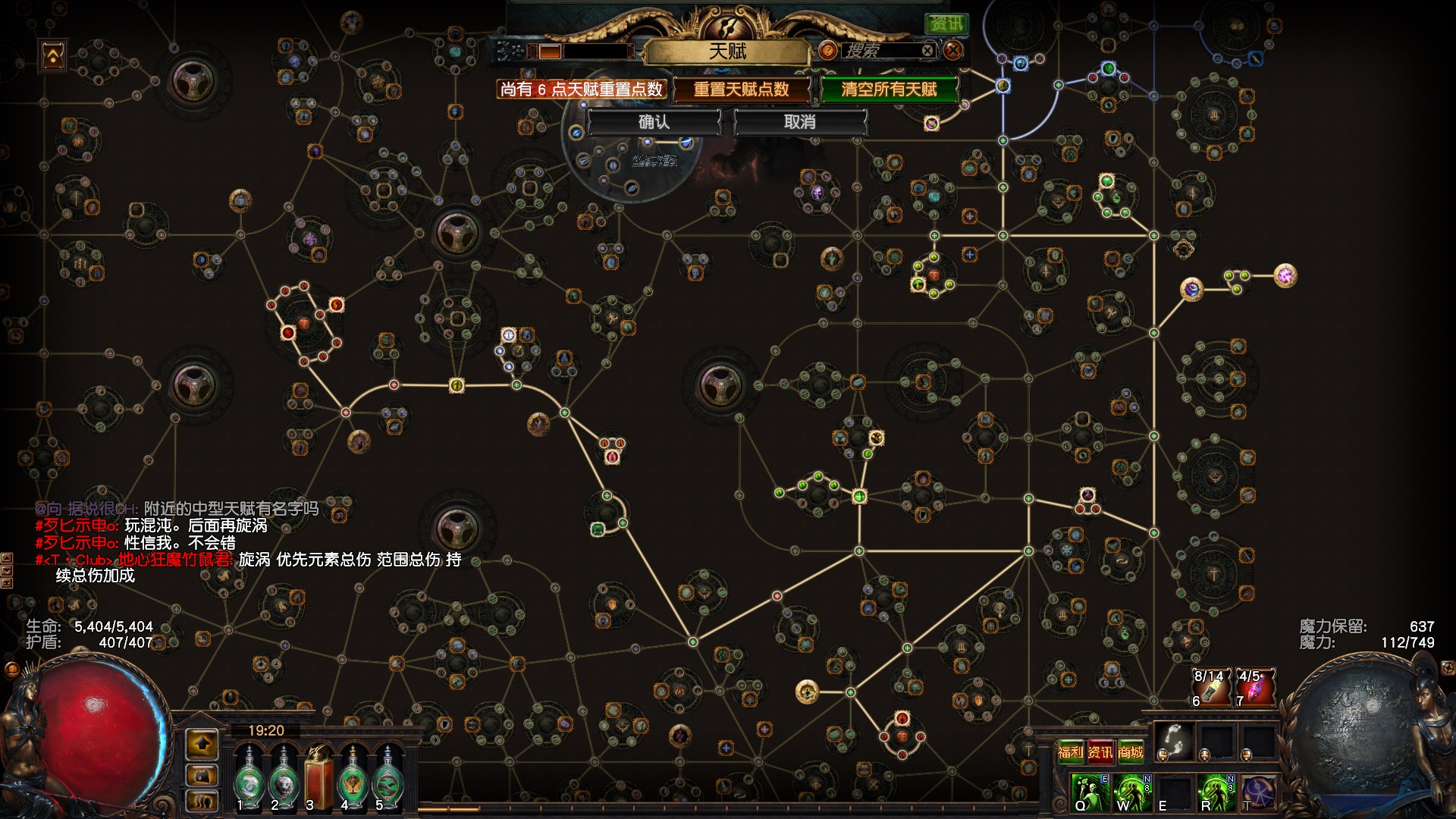
Task: Click the orange up-arrow menu button
Action: (x=202, y=744)
